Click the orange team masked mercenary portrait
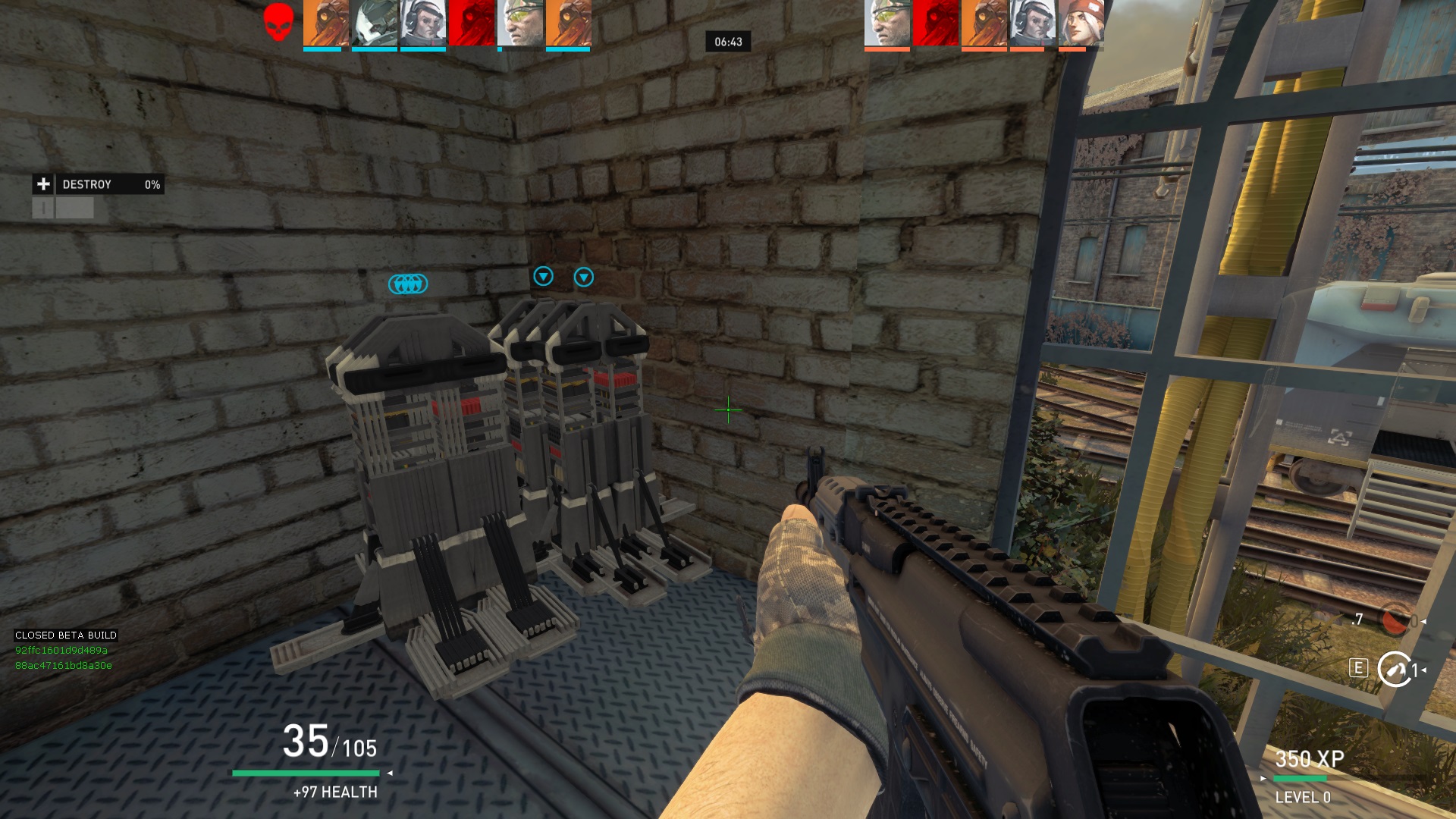 pos(984,24)
